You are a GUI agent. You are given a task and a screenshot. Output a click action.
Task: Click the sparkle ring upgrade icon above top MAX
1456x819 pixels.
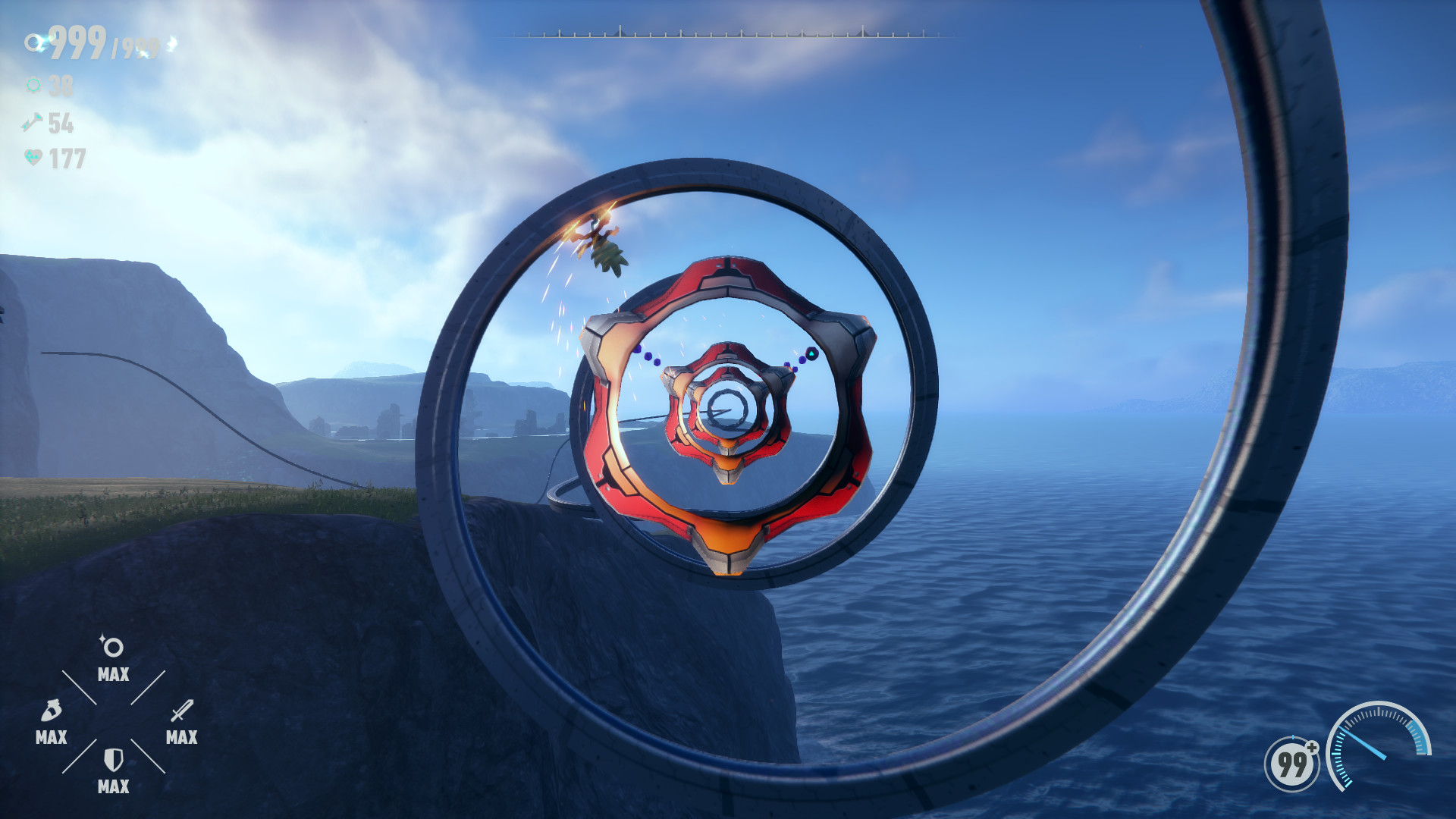pyautogui.click(x=111, y=646)
